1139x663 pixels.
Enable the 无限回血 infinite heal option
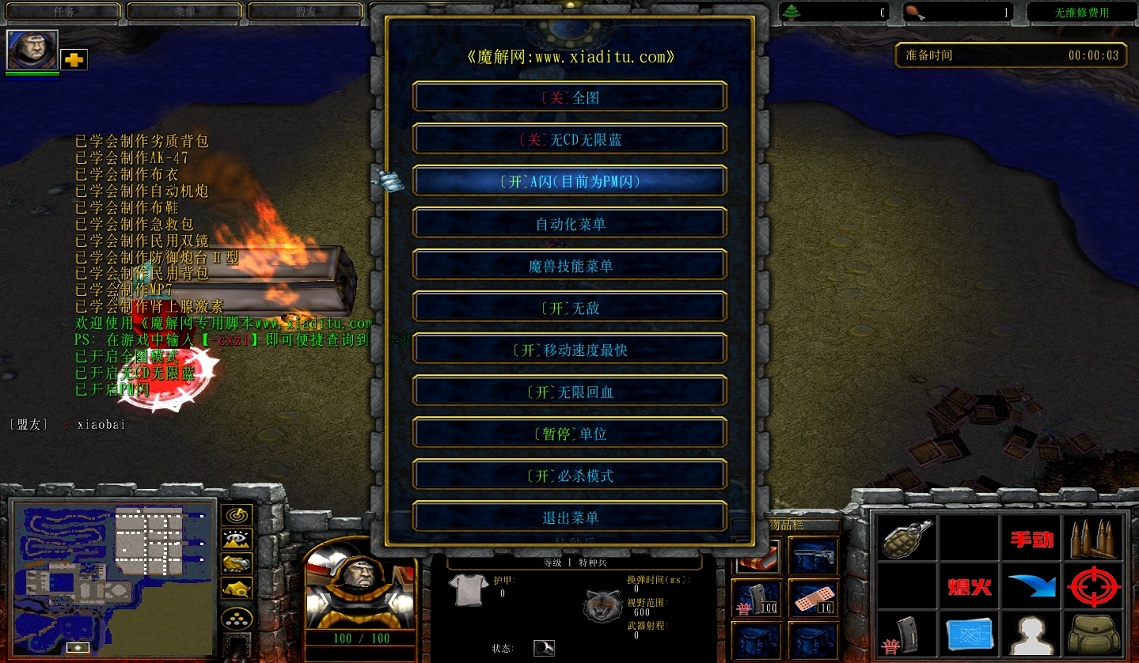point(569,391)
